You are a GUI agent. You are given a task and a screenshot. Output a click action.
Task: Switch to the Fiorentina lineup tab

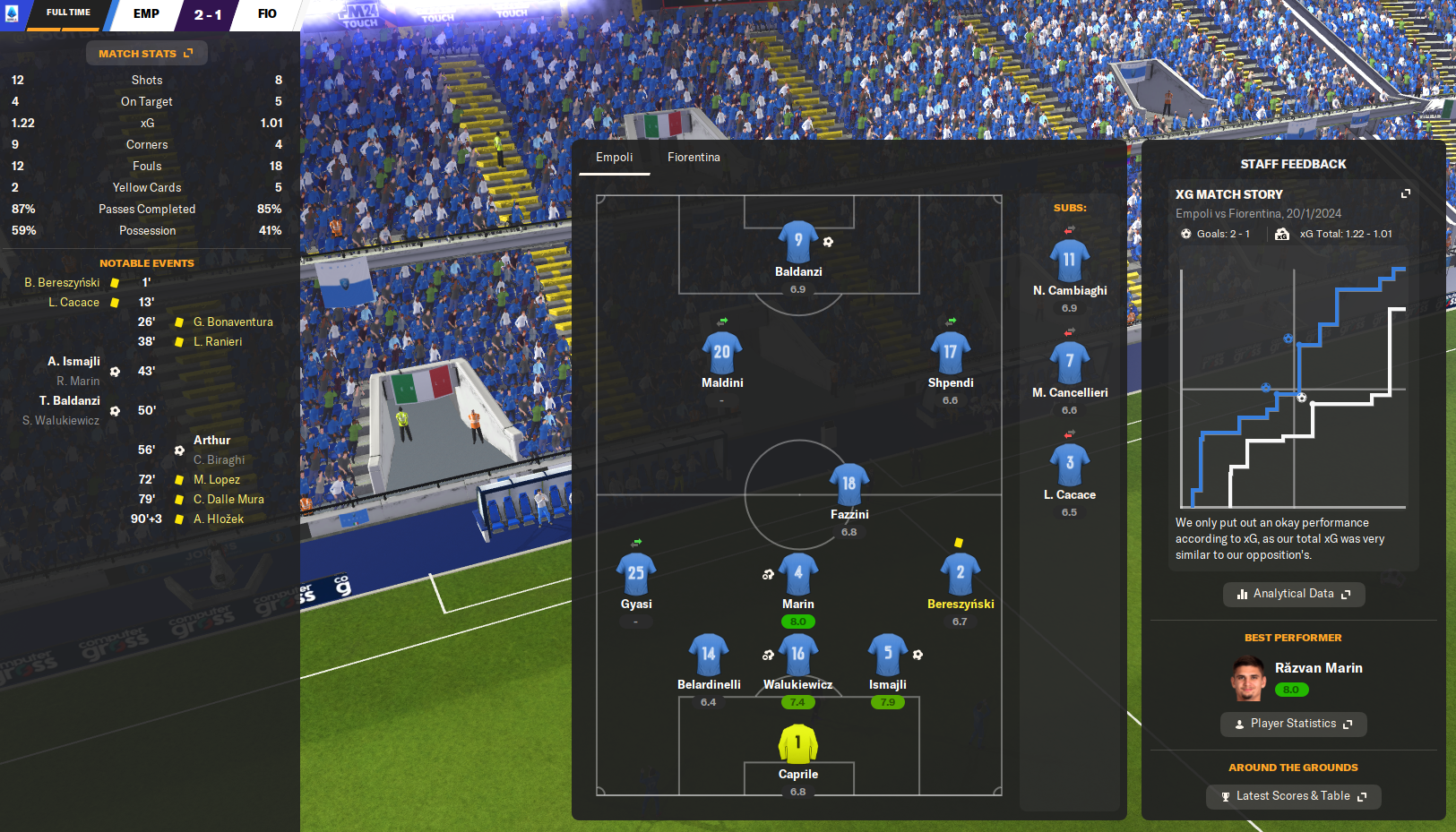[x=694, y=158]
